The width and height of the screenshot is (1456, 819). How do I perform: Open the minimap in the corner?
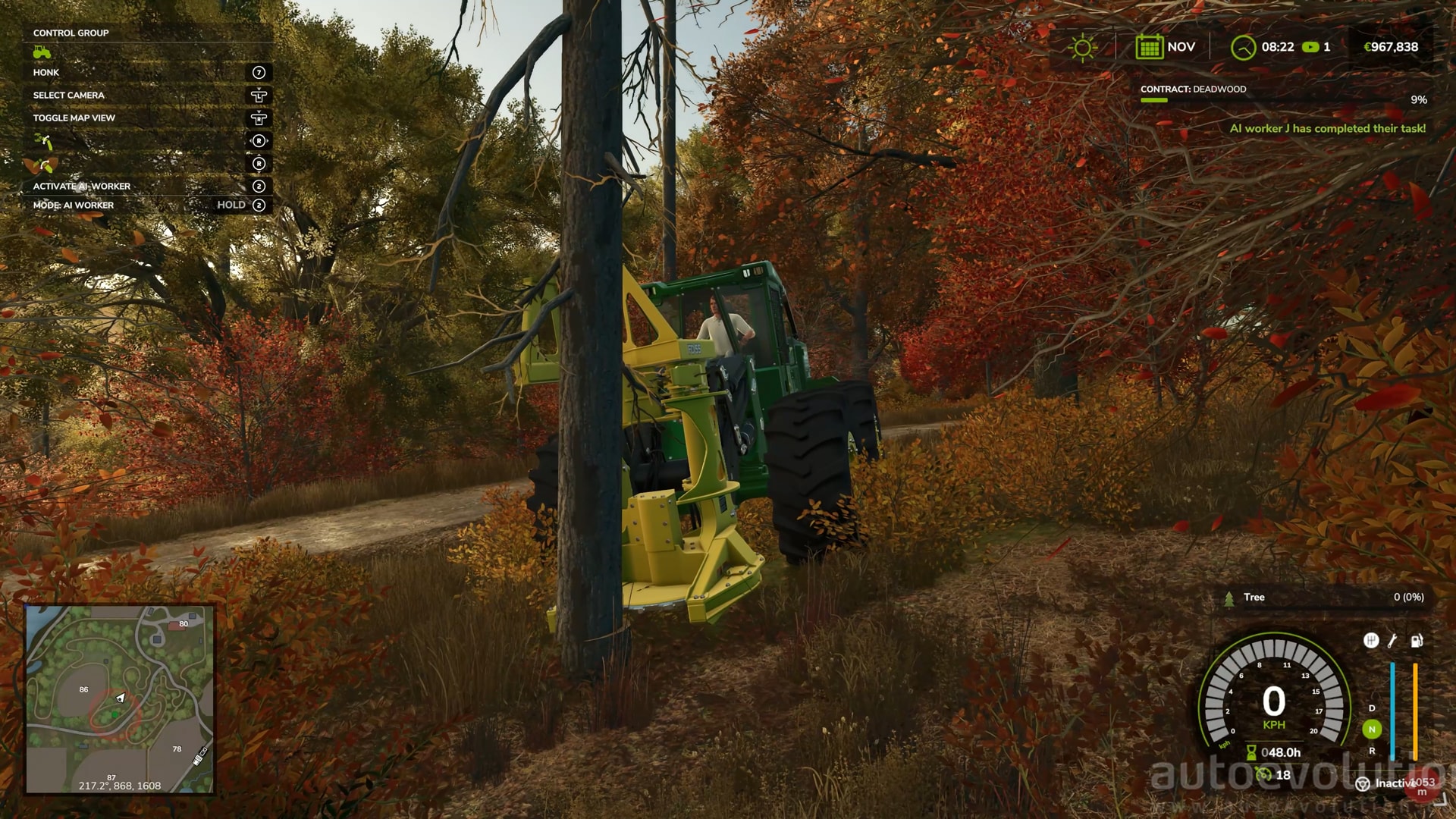120,698
